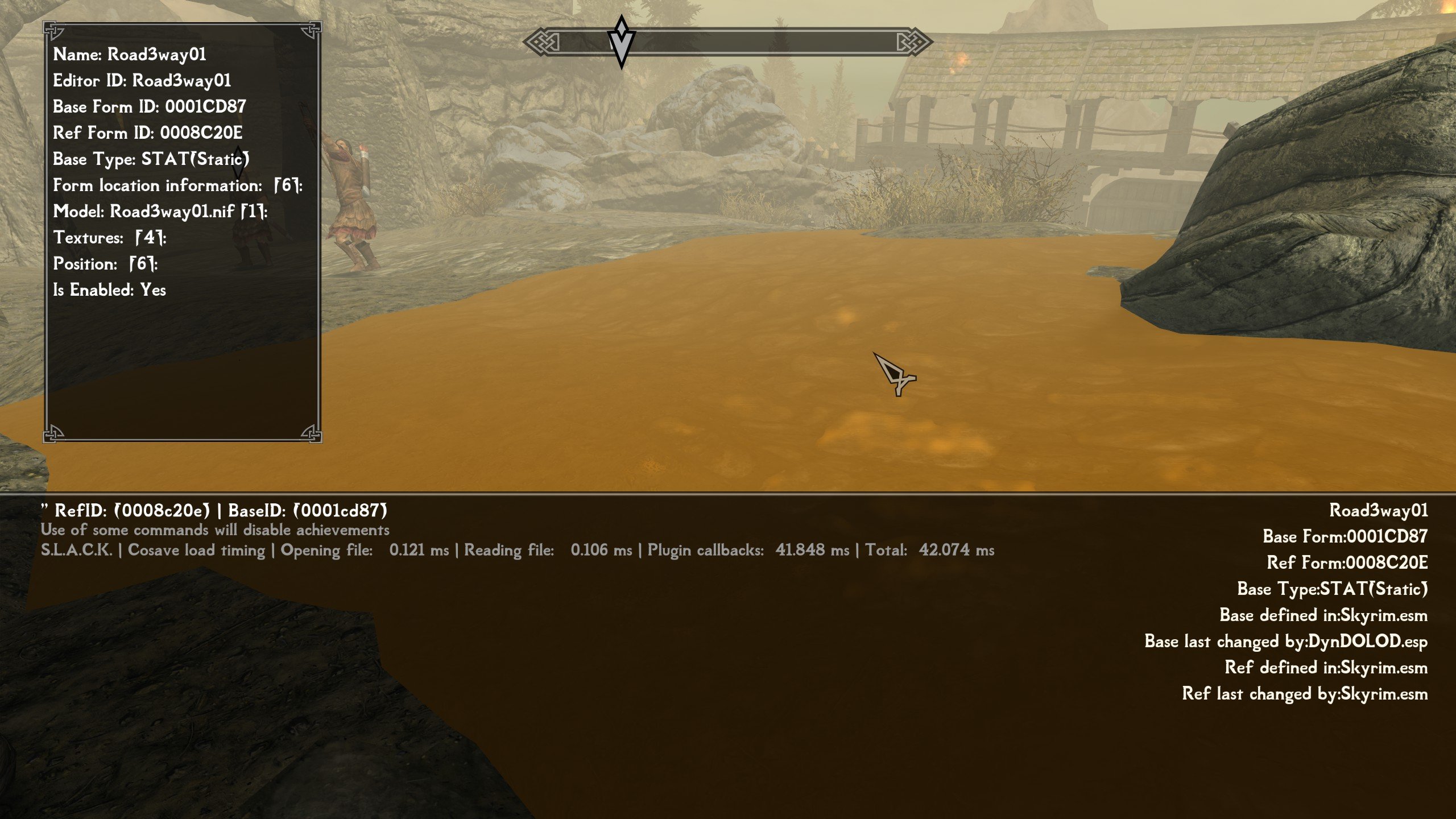Expand the Model Road3way01.nif entry
The height and width of the screenshot is (819, 1456).
(160, 212)
